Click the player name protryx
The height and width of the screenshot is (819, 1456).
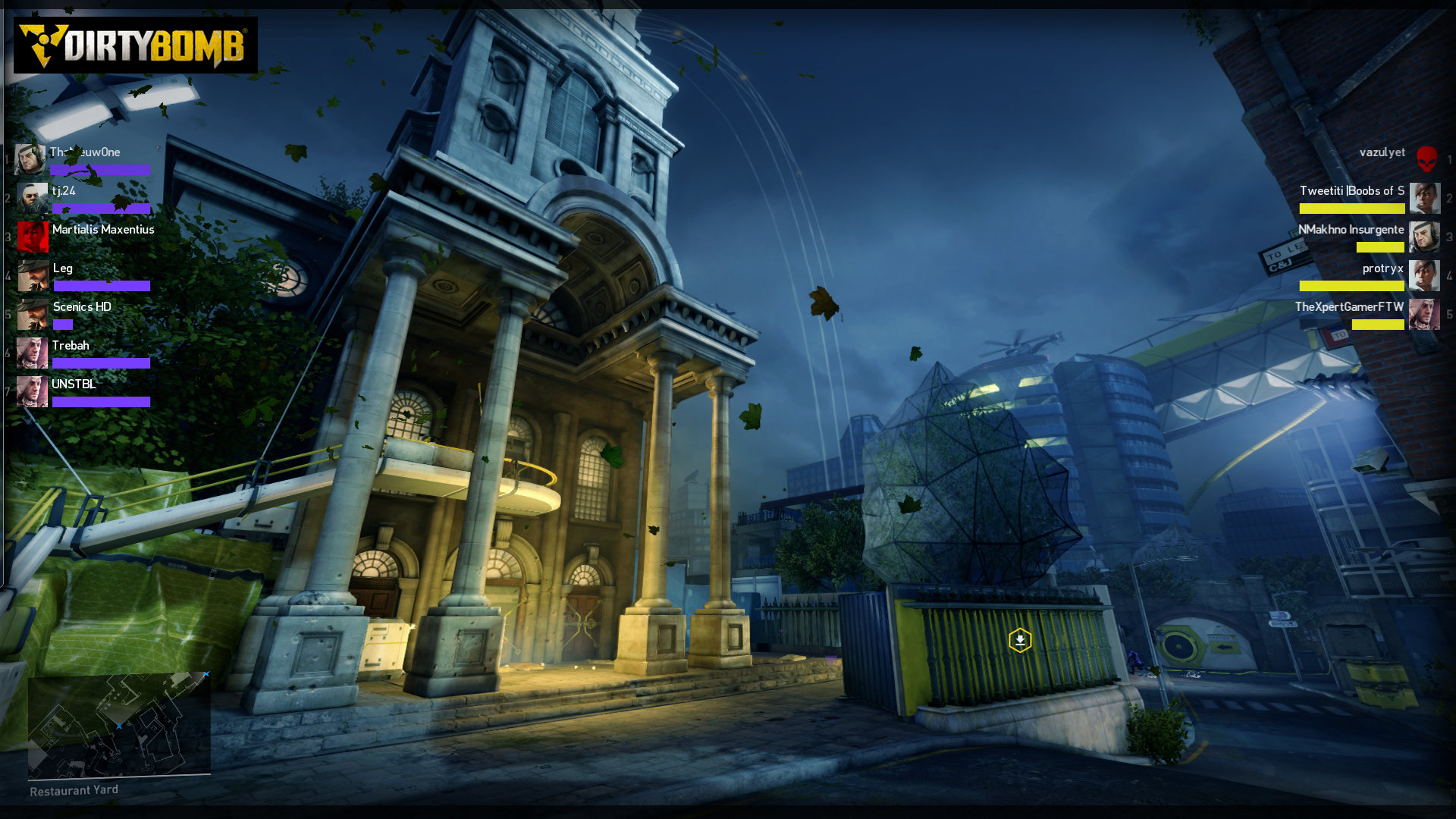coord(1383,268)
